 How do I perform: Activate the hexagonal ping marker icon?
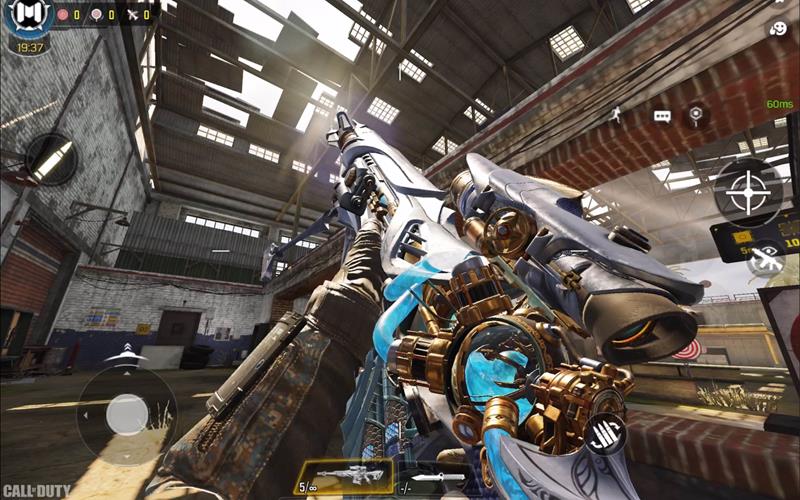[695, 116]
